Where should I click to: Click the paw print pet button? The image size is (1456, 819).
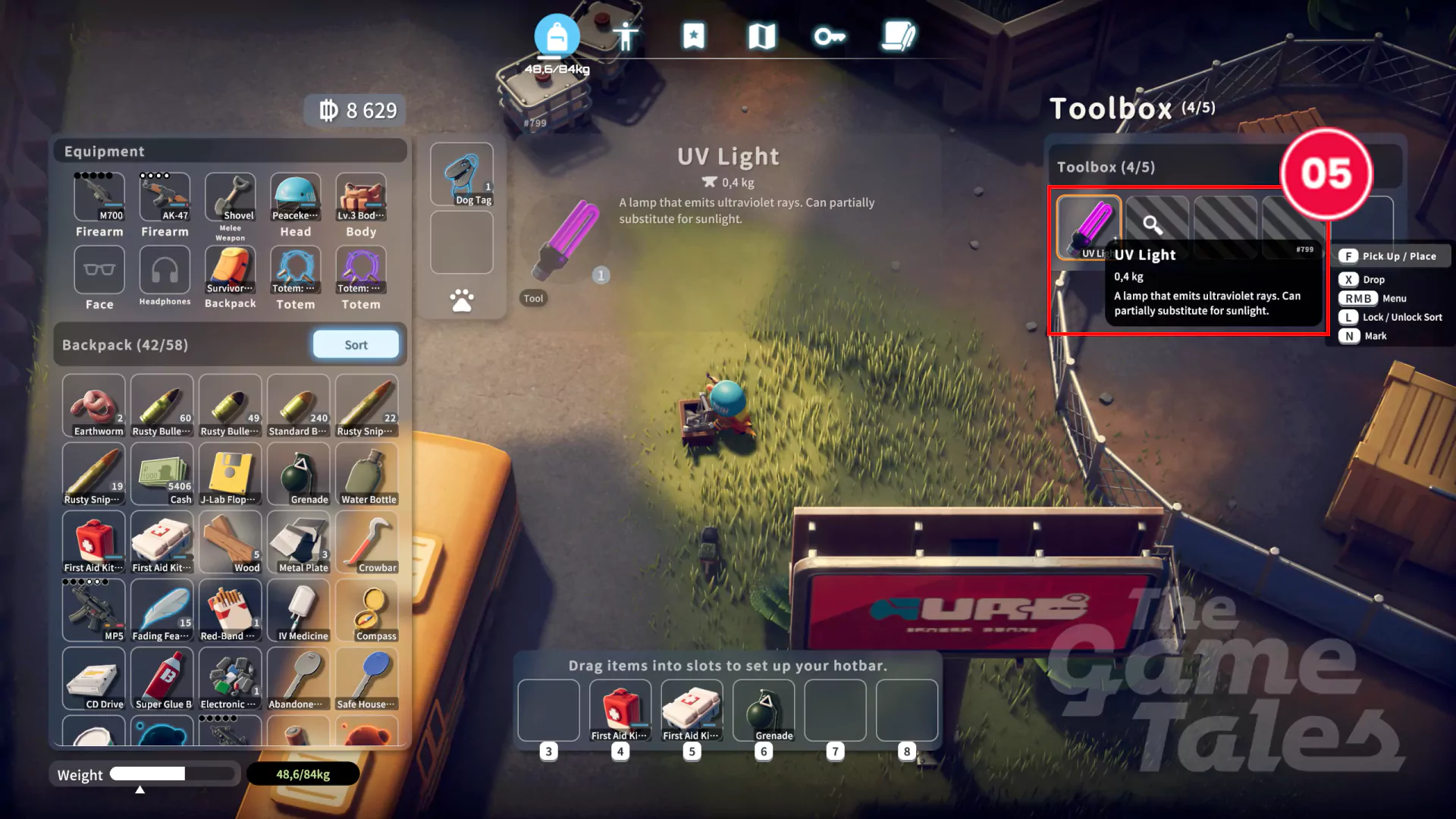tap(462, 300)
